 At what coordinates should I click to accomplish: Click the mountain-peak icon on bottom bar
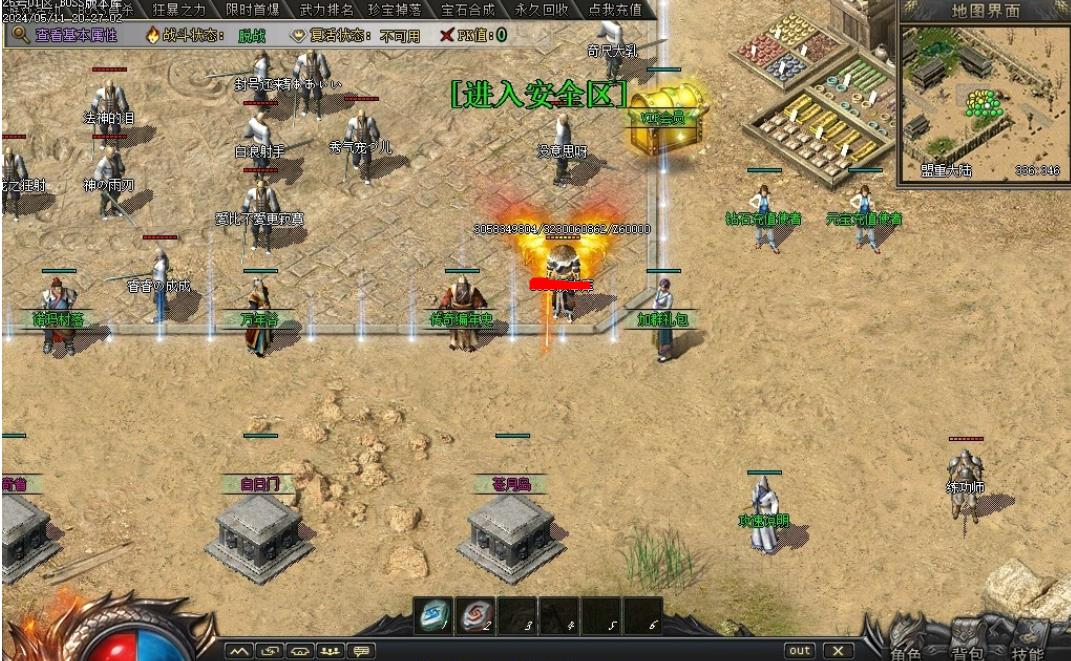[x=238, y=651]
